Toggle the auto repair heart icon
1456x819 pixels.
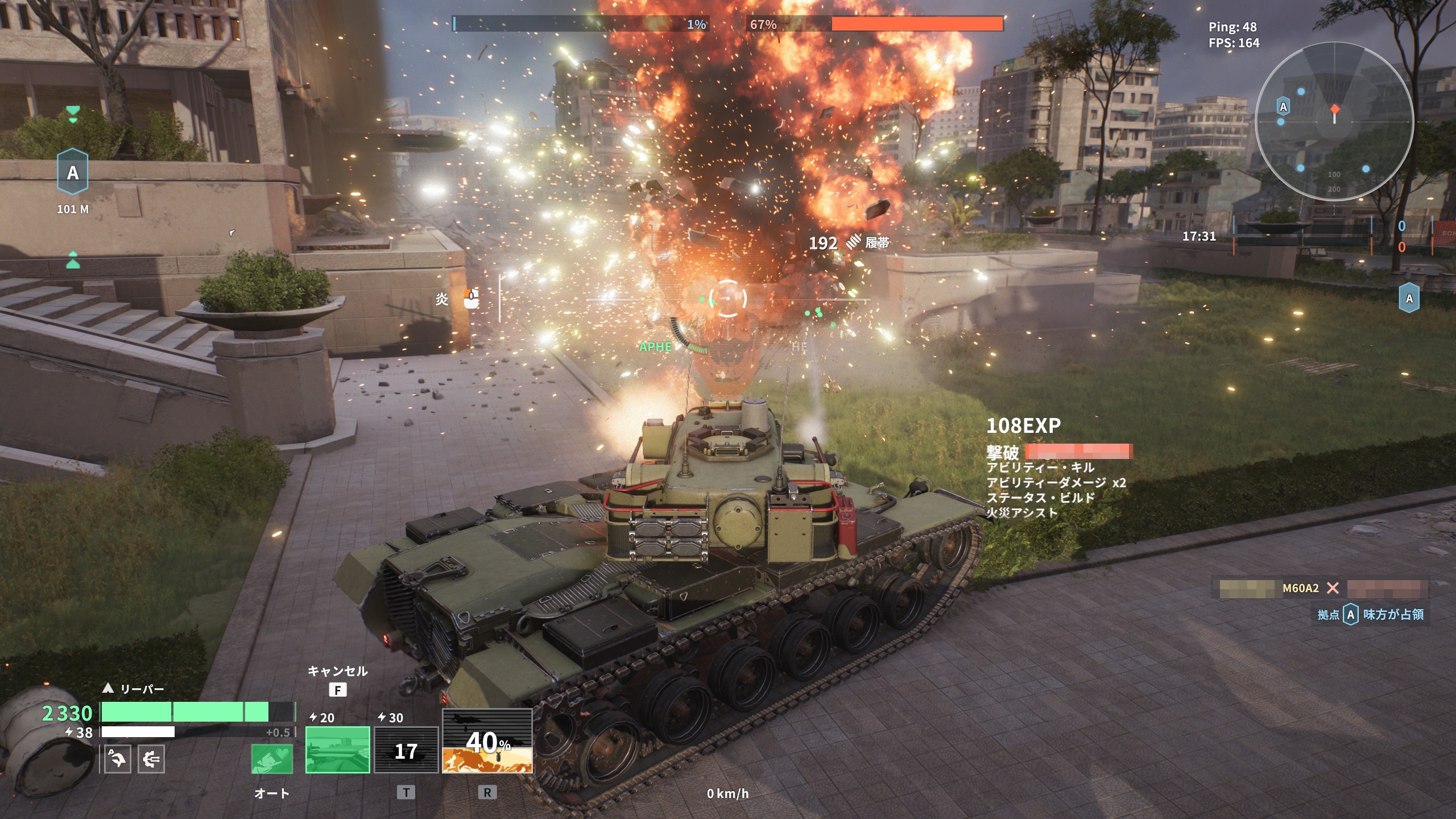coord(272,759)
